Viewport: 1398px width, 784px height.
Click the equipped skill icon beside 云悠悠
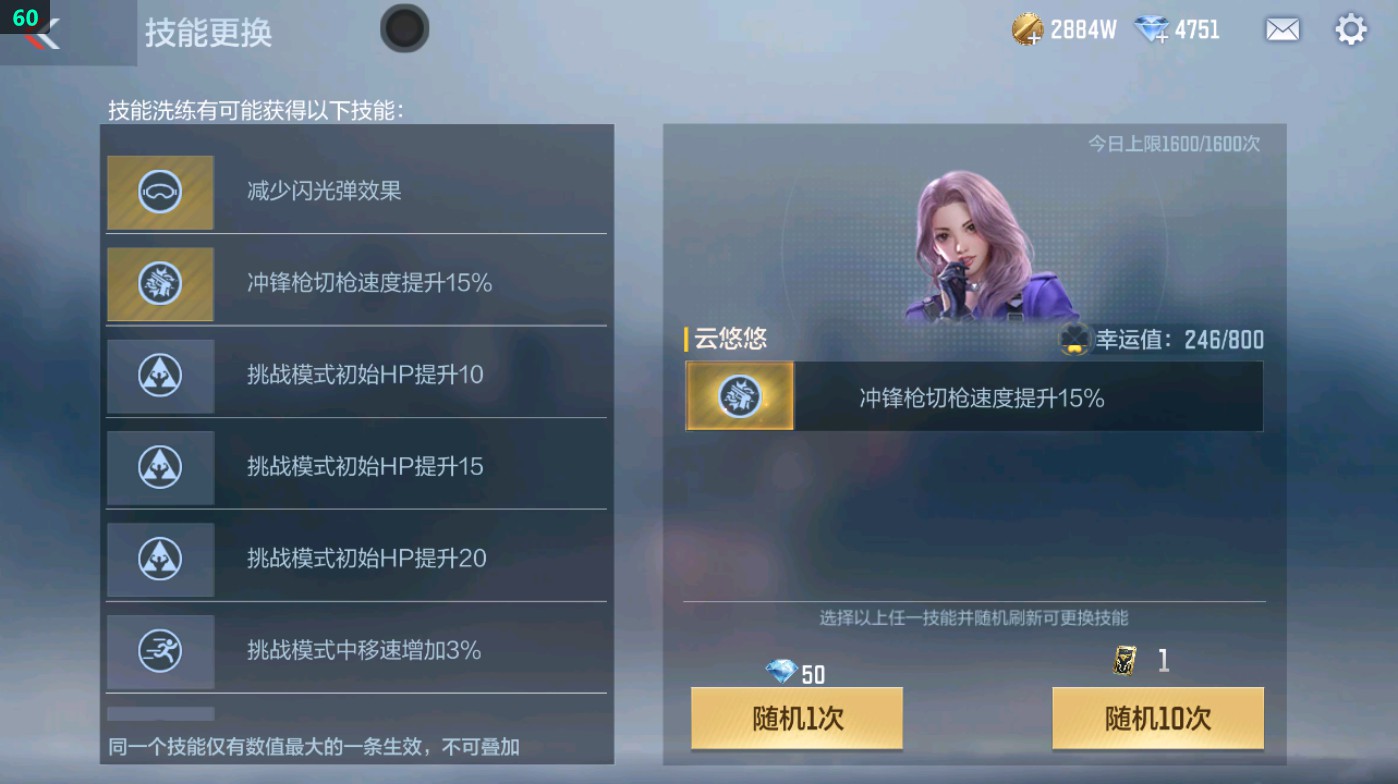coord(738,396)
